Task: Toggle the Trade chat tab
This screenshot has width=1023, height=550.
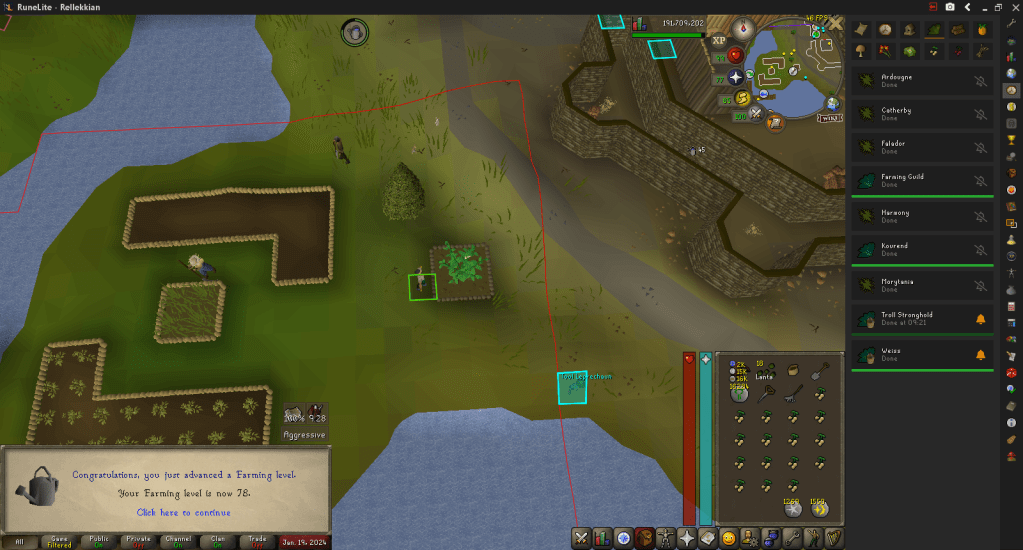Action: click(x=256, y=541)
